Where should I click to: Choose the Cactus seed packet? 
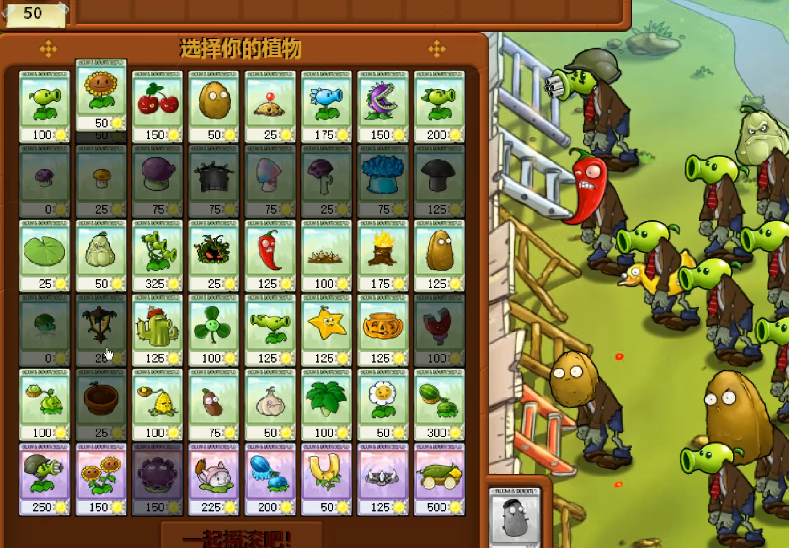point(157,330)
